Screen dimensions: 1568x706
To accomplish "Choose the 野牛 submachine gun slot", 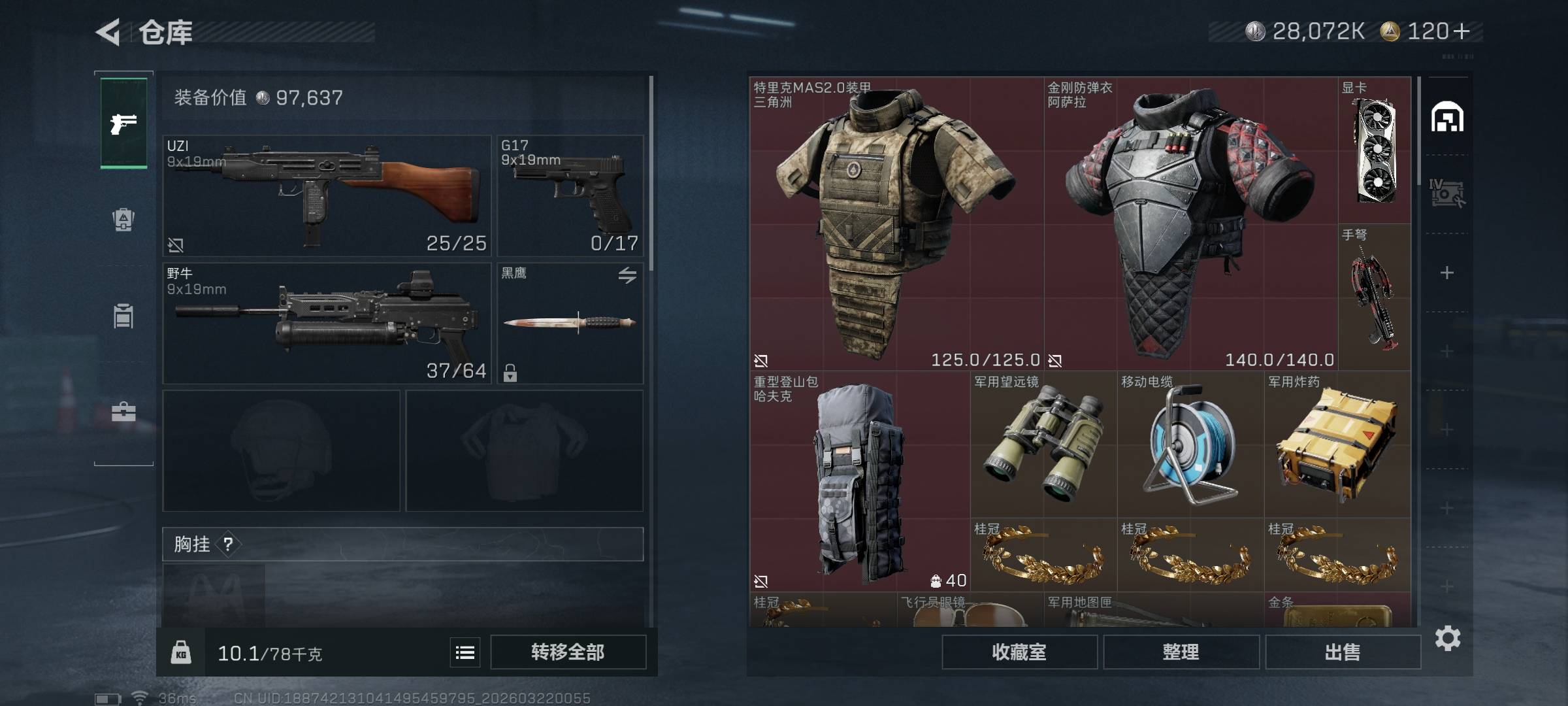I will [x=327, y=323].
